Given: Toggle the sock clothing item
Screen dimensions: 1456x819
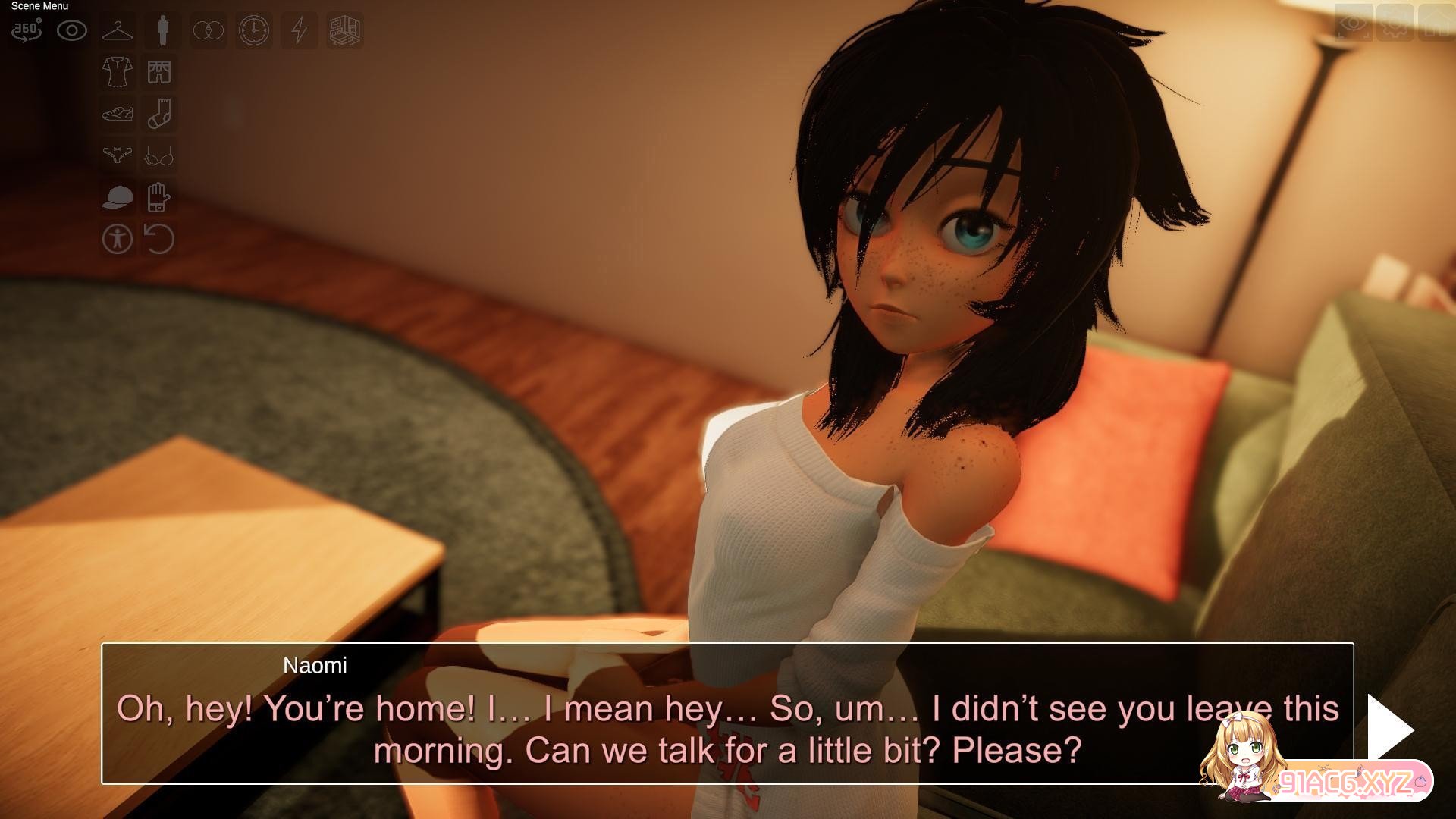Looking at the screenshot, I should (159, 114).
